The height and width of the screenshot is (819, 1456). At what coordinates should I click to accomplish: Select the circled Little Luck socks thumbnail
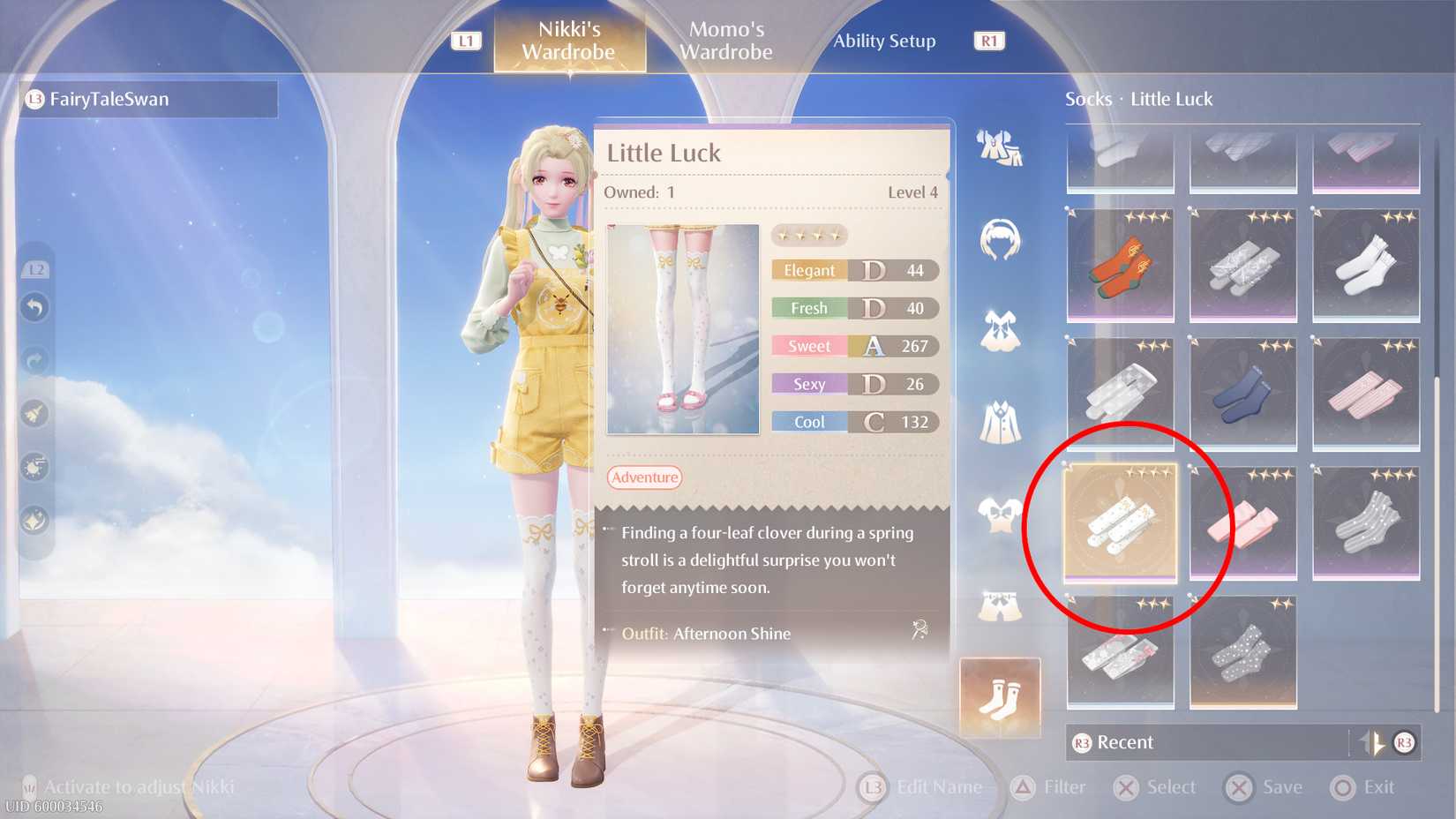[x=1119, y=522]
